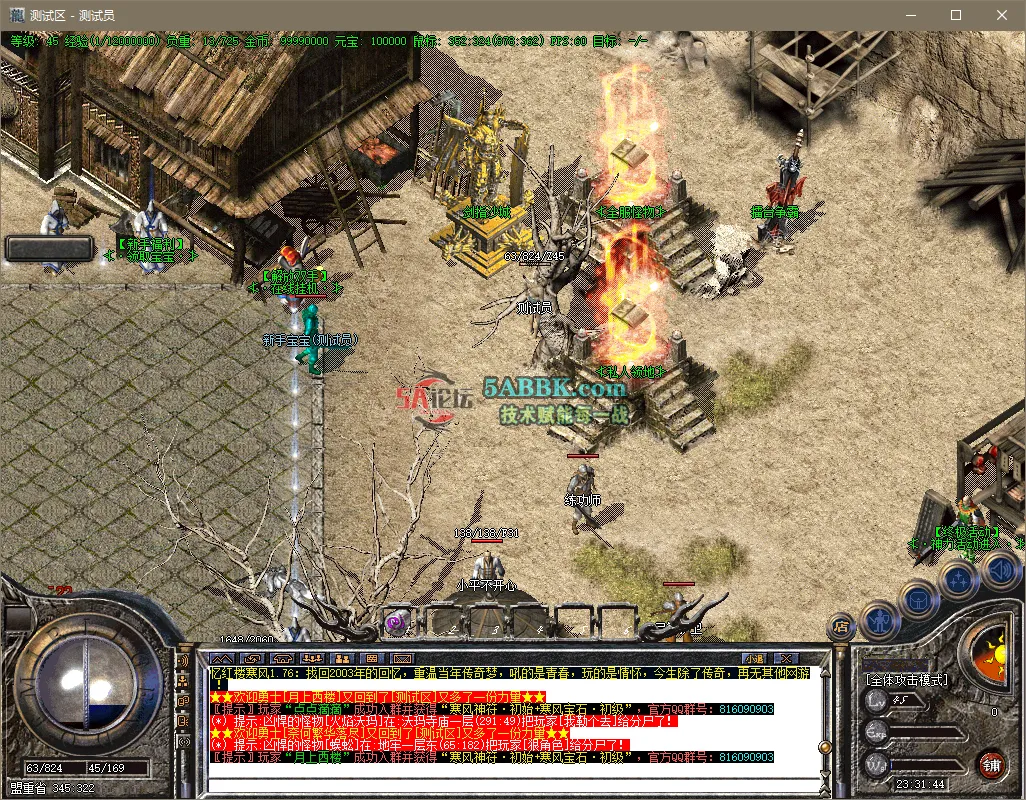Close the chat panel with the X button
Screen dimensions: 1026x800
(788, 658)
